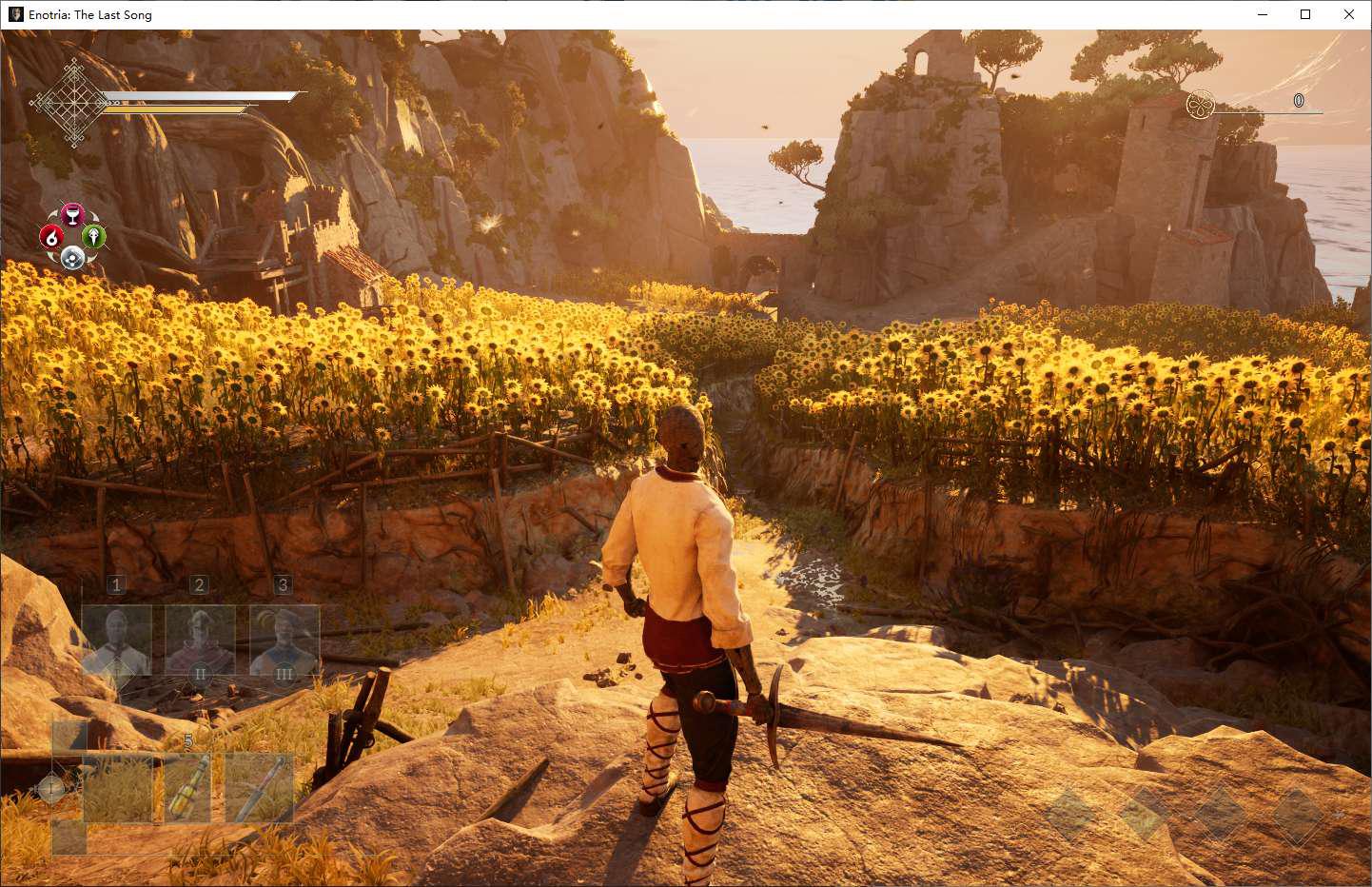1372x887 pixels.
Task: Maximize the Enotria game window
Action: [1305, 14]
